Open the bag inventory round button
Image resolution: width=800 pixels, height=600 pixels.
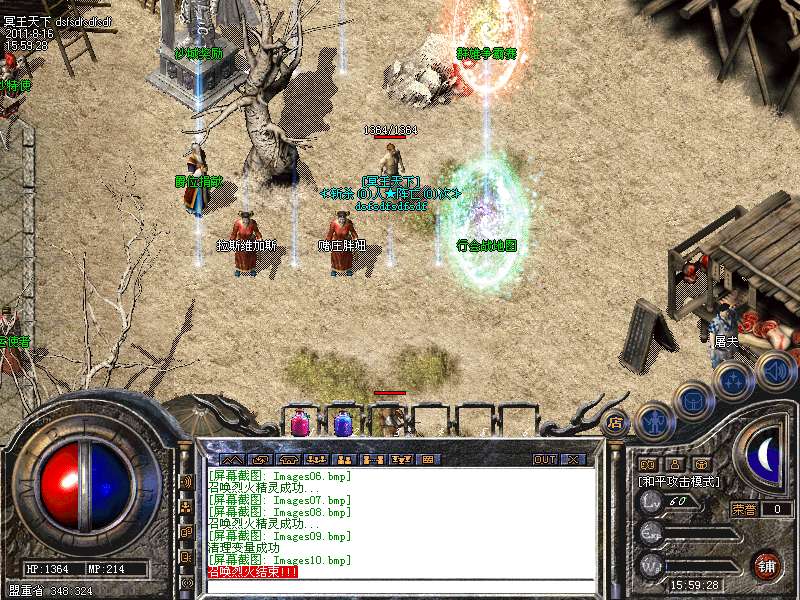(x=693, y=399)
